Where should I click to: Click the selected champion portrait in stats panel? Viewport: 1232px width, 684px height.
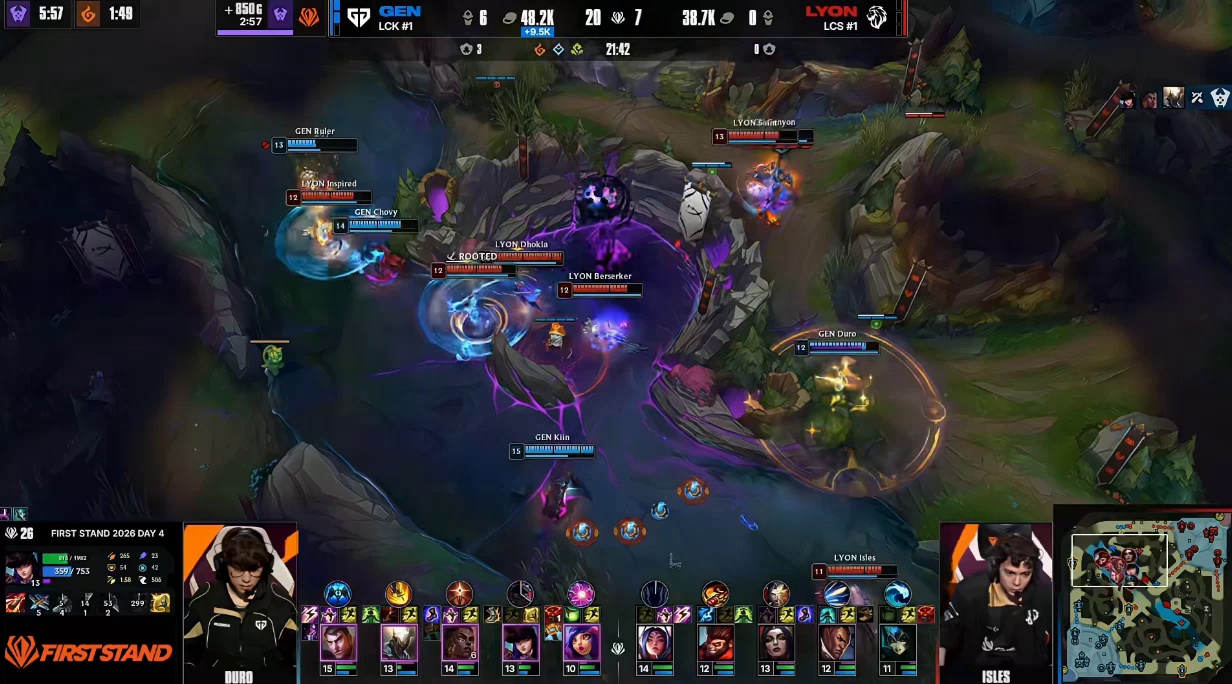[x=21, y=567]
